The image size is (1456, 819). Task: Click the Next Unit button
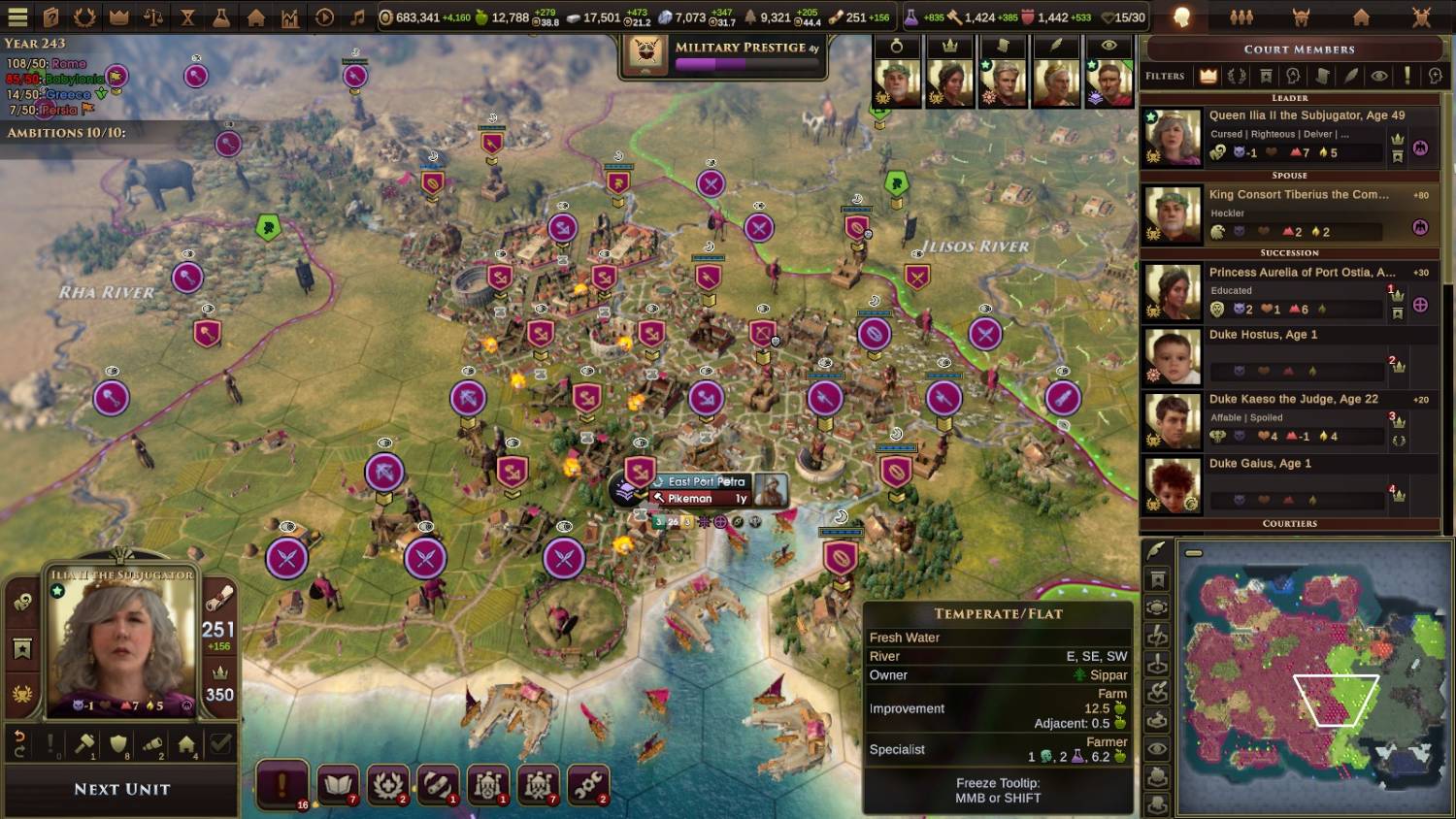click(x=121, y=790)
